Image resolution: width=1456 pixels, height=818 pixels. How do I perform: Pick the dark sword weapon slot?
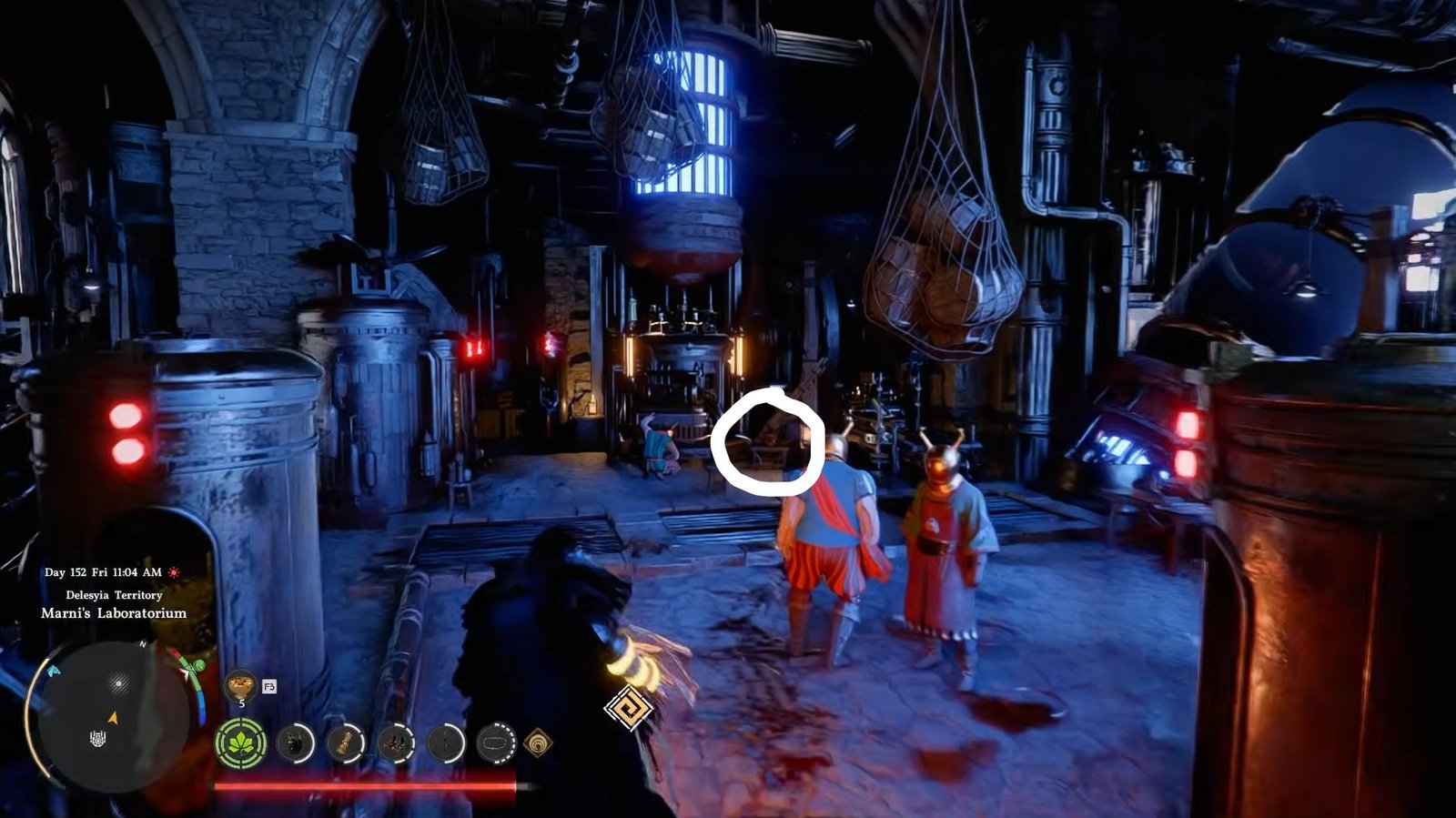(x=446, y=743)
